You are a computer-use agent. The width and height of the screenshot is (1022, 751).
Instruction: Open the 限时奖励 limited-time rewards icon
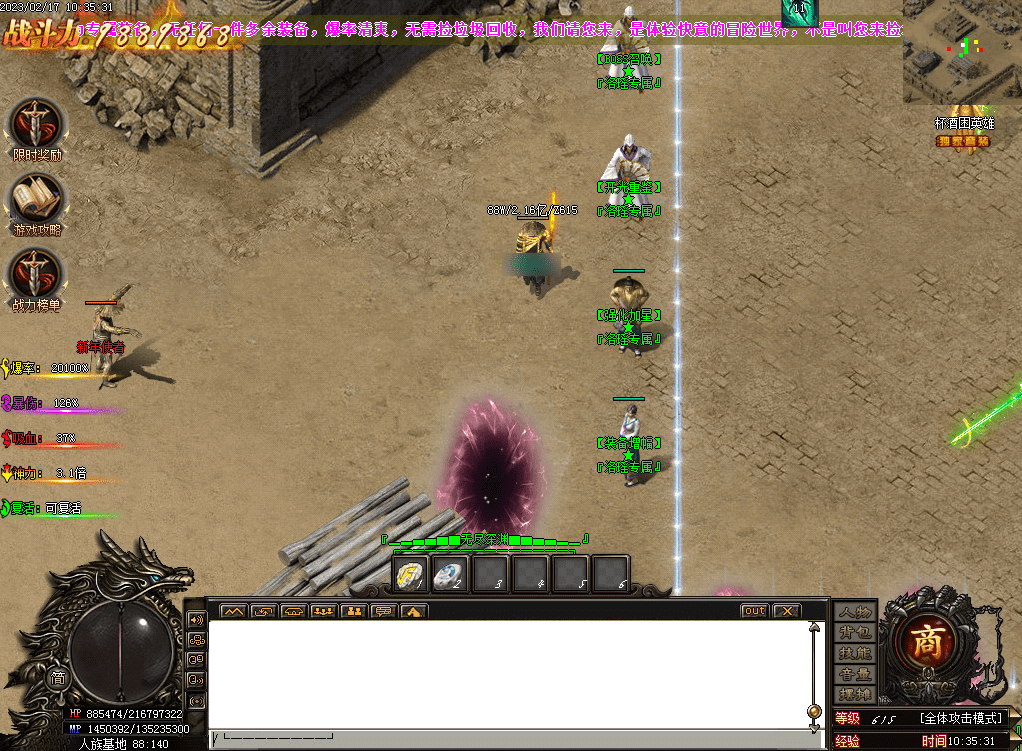point(37,125)
